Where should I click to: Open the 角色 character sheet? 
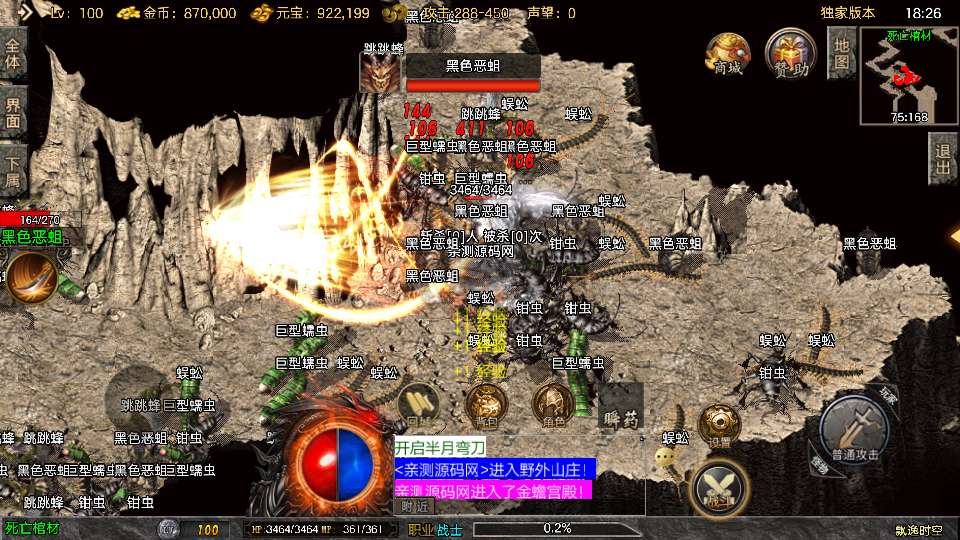pos(552,404)
